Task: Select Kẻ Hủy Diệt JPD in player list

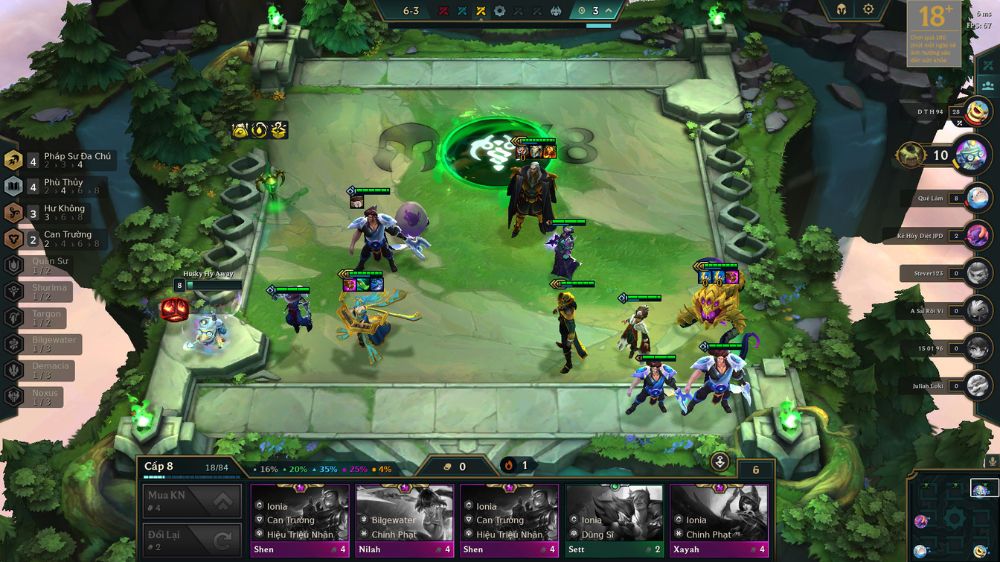Action: (x=977, y=236)
